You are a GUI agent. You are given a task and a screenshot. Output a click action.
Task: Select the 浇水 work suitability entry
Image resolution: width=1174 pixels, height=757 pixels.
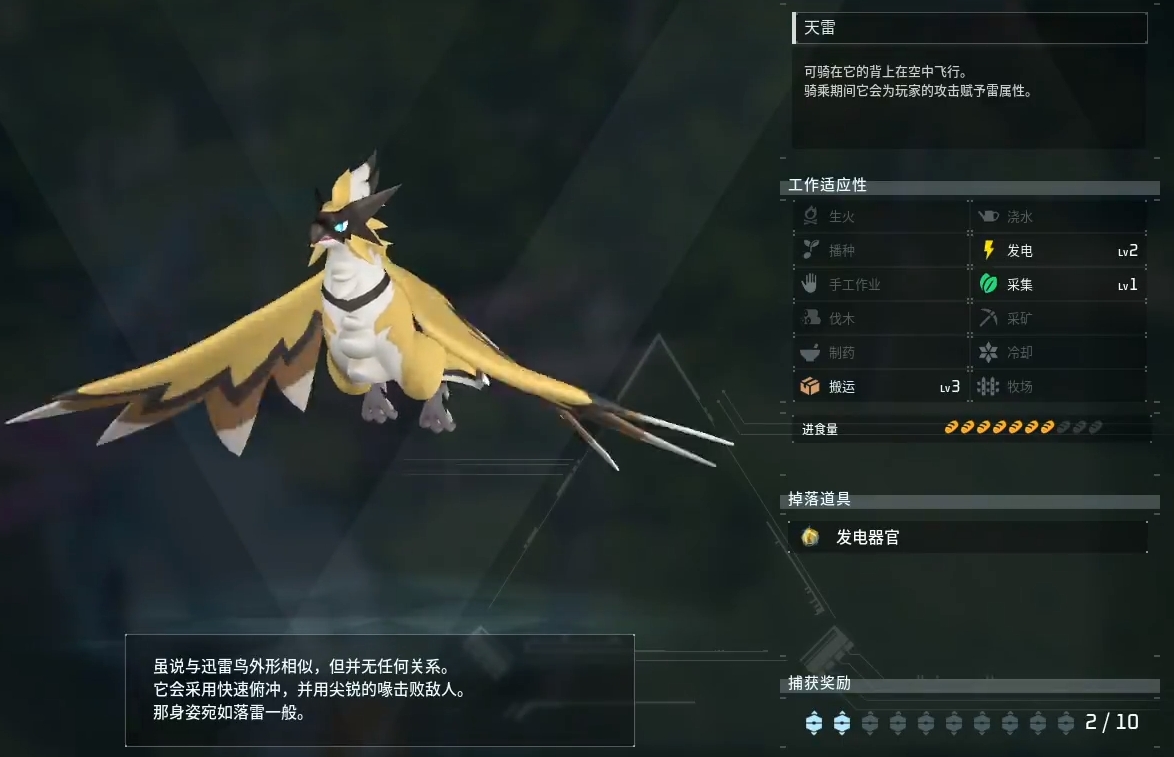[x=1059, y=217]
